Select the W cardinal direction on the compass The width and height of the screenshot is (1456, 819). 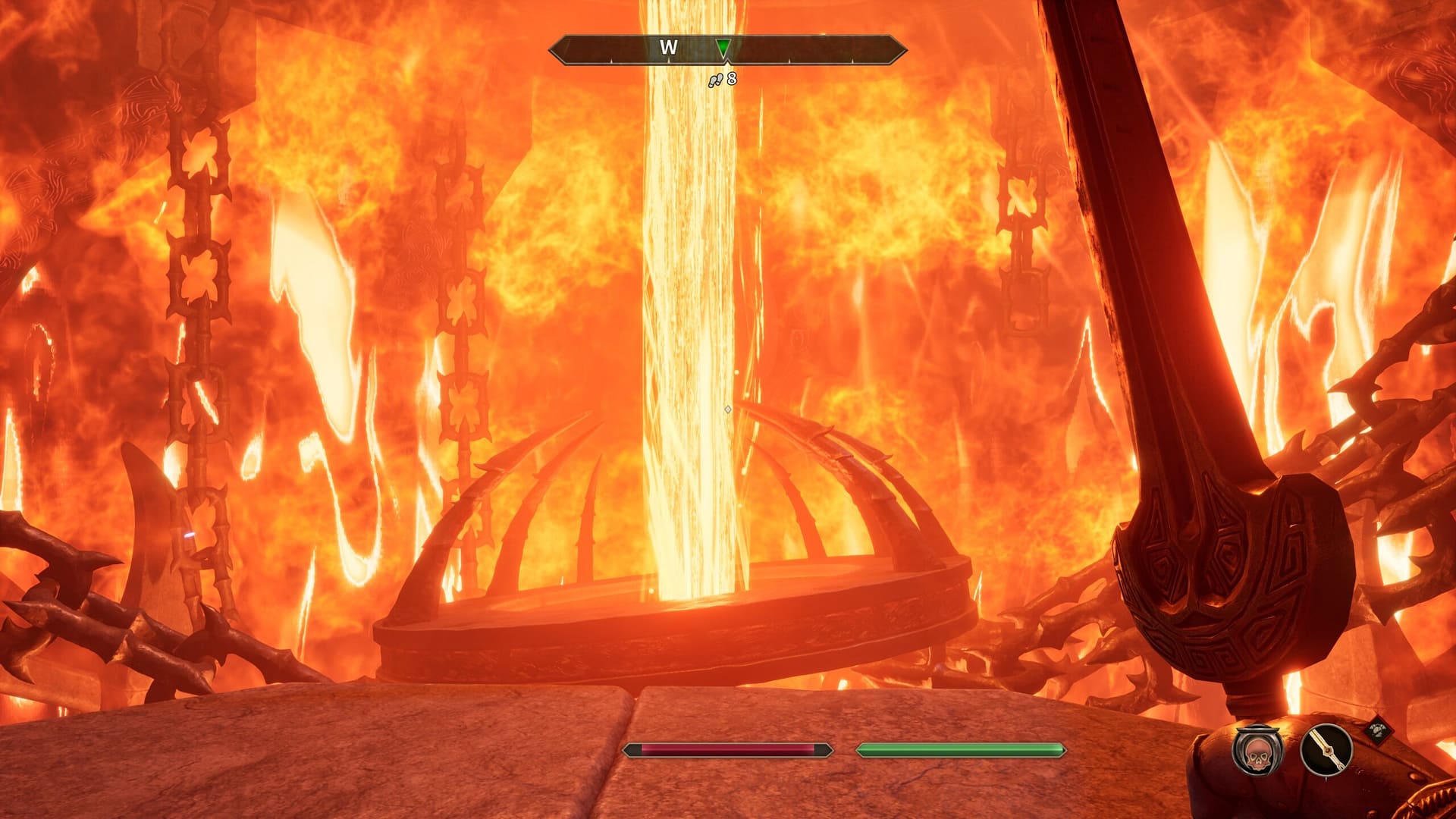pyautogui.click(x=667, y=47)
